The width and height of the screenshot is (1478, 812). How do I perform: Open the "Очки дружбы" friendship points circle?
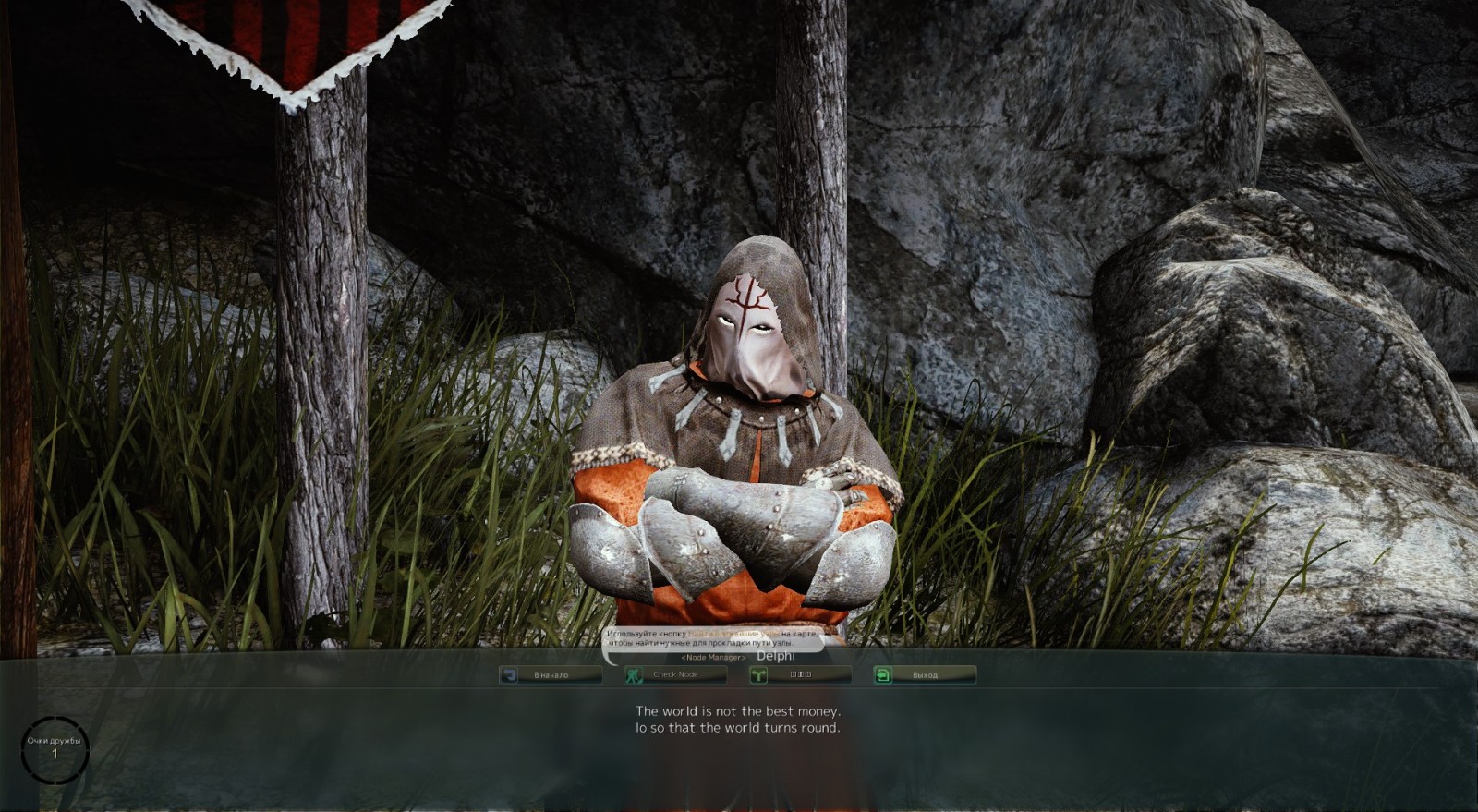click(x=55, y=749)
